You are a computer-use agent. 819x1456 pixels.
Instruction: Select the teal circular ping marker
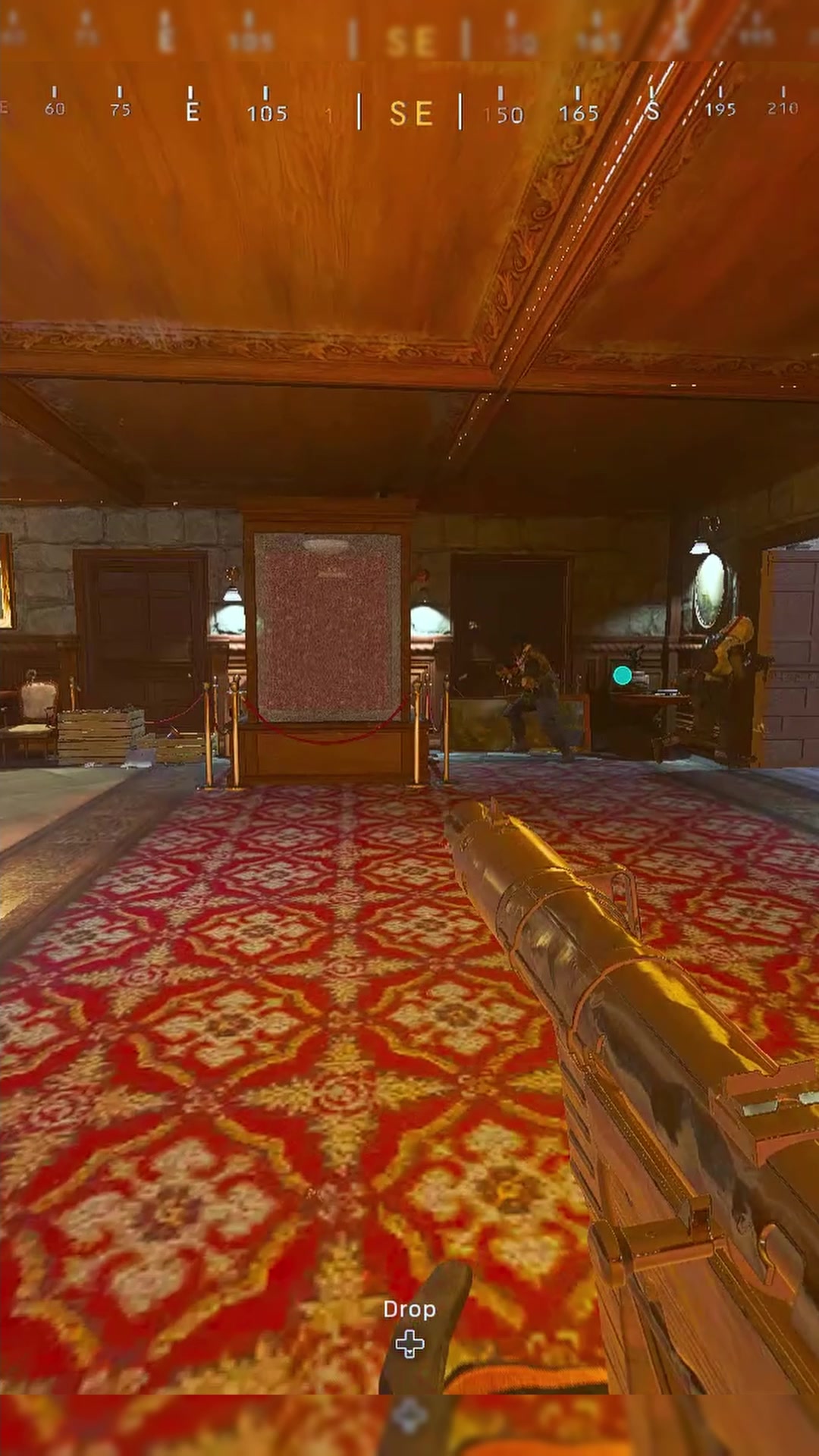[622, 675]
